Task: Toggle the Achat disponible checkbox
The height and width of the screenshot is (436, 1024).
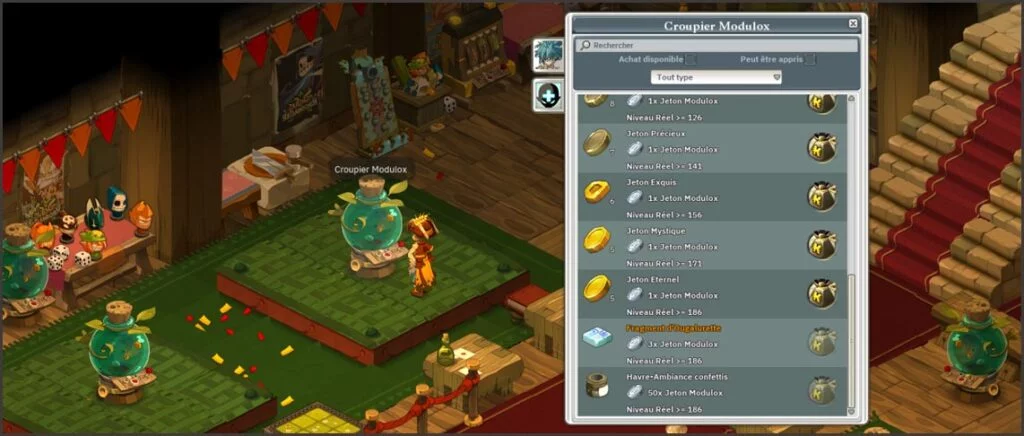Action: click(691, 60)
